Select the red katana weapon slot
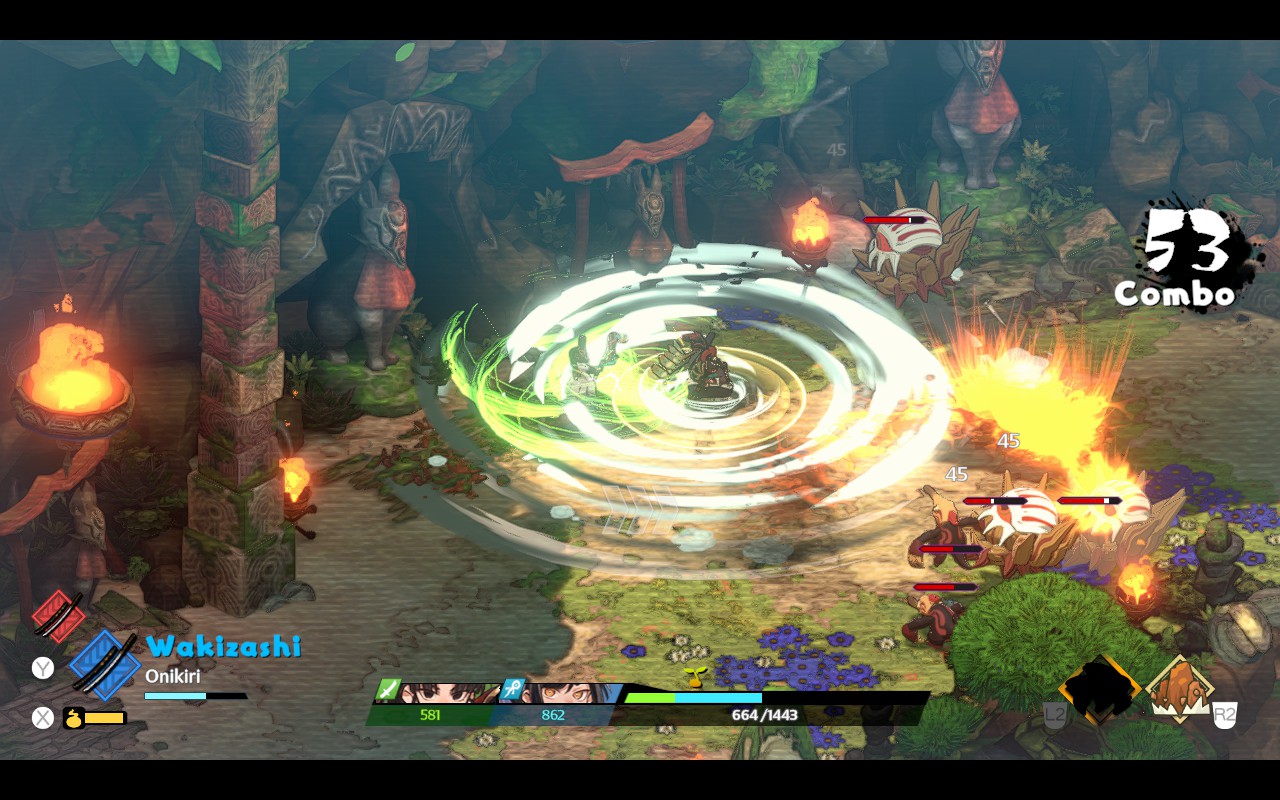Image resolution: width=1280 pixels, height=800 pixels. (58, 613)
